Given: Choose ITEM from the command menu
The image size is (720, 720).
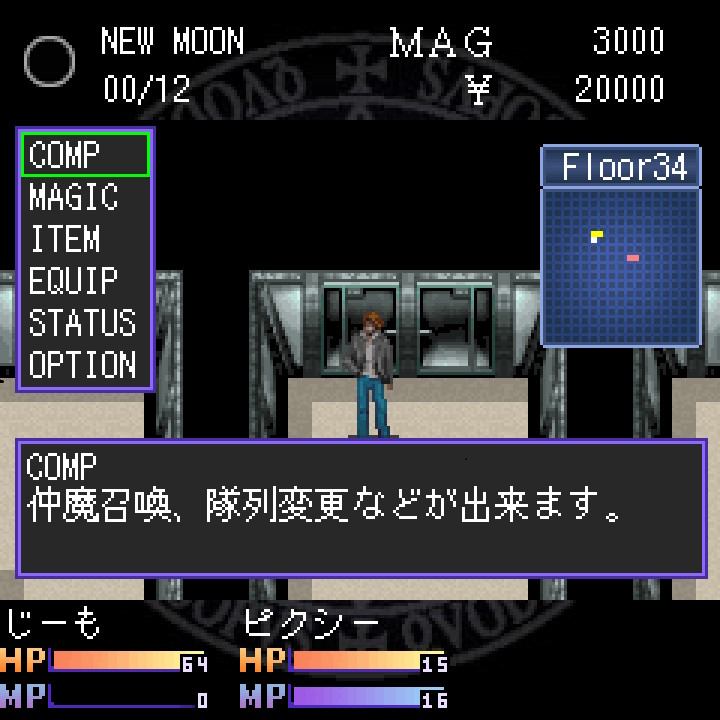Looking at the screenshot, I should (65, 239).
